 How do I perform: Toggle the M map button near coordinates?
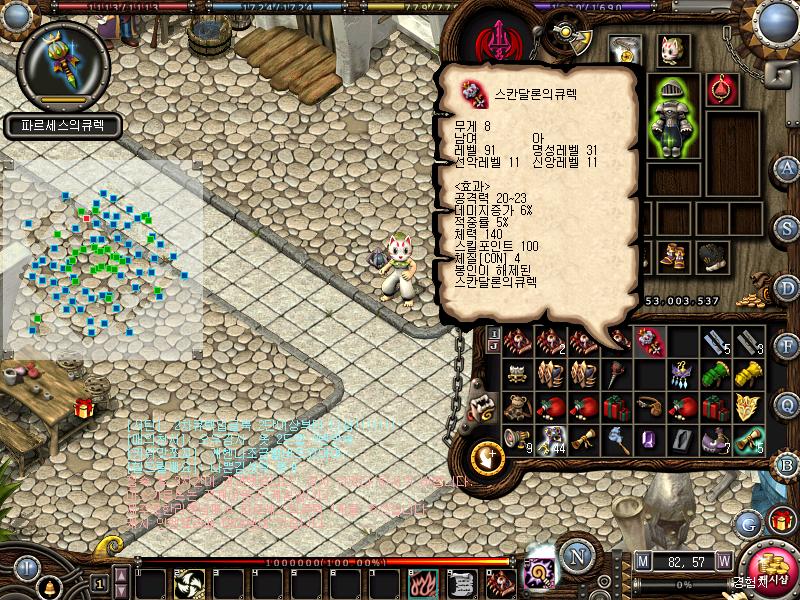click(x=642, y=559)
